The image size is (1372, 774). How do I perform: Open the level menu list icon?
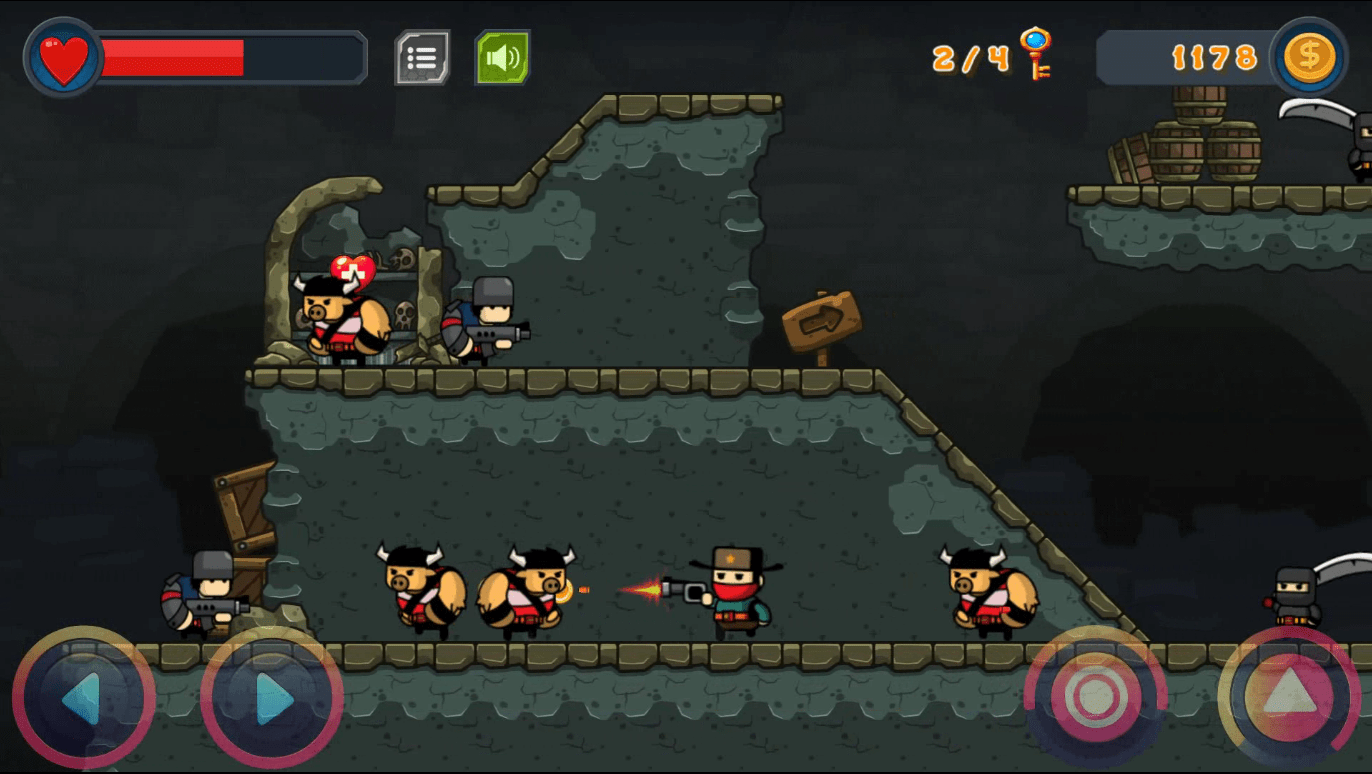pos(422,58)
